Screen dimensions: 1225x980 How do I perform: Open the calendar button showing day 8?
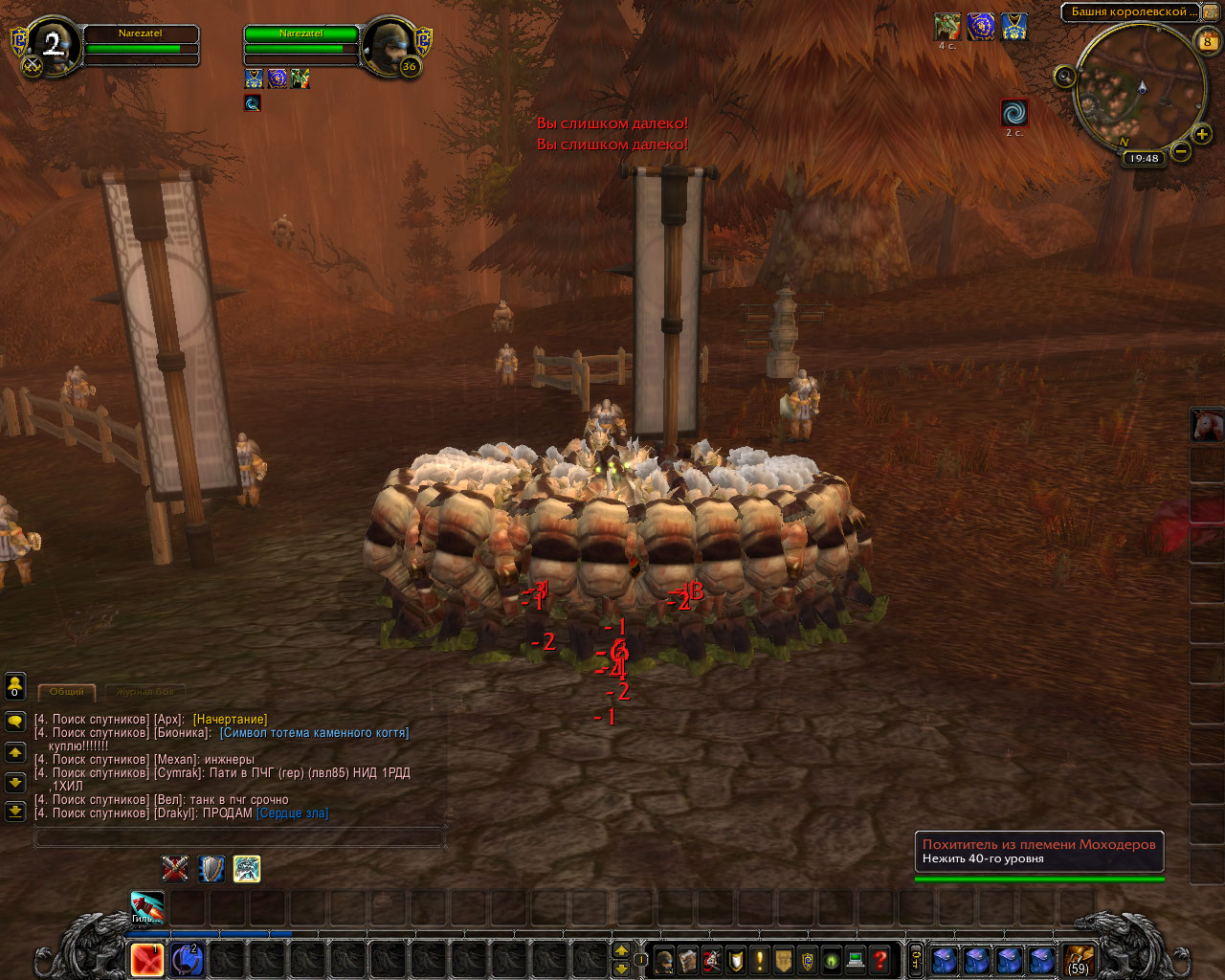pos(1207,41)
